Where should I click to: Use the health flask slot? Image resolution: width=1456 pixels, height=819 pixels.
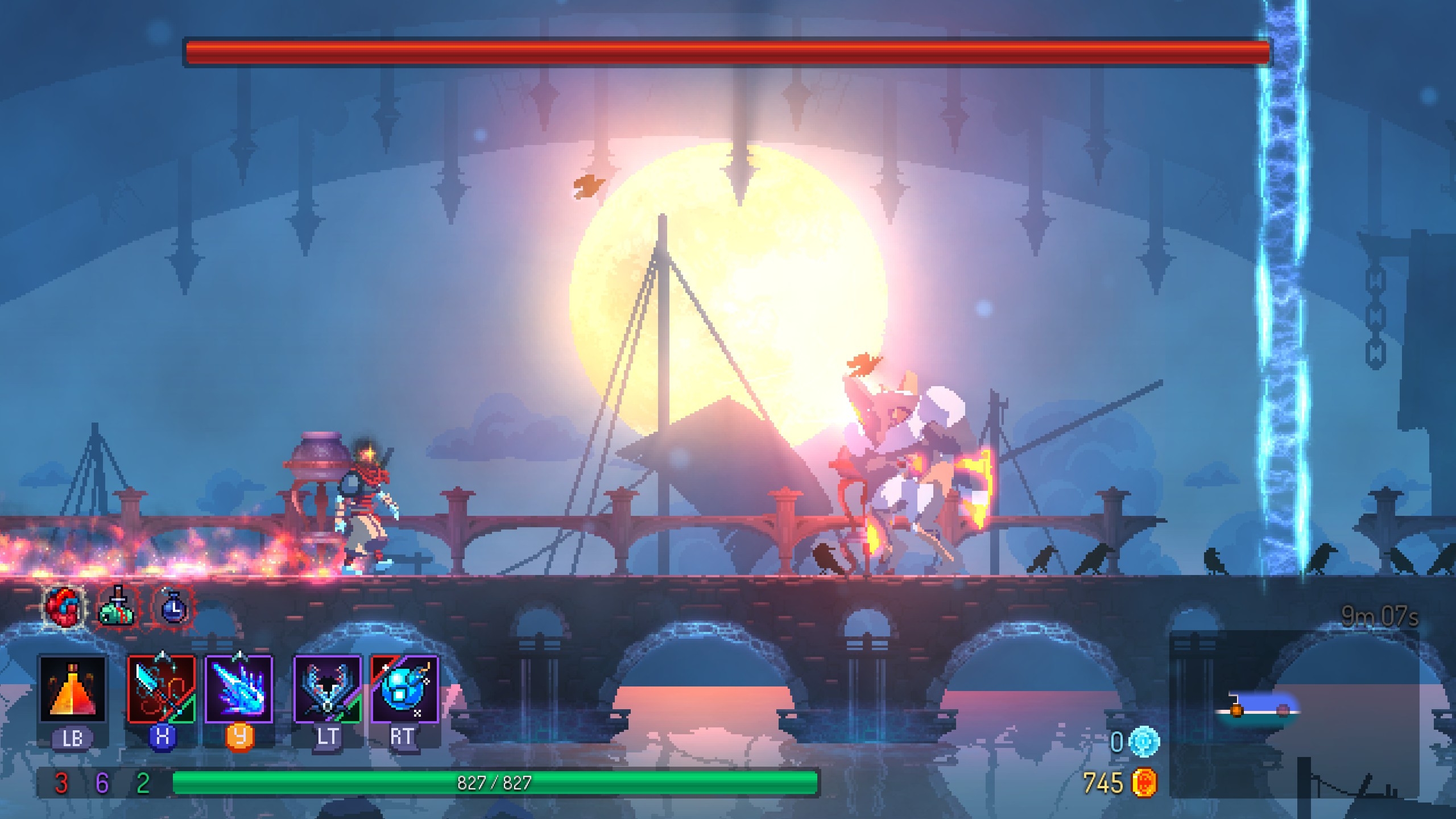click(72, 689)
